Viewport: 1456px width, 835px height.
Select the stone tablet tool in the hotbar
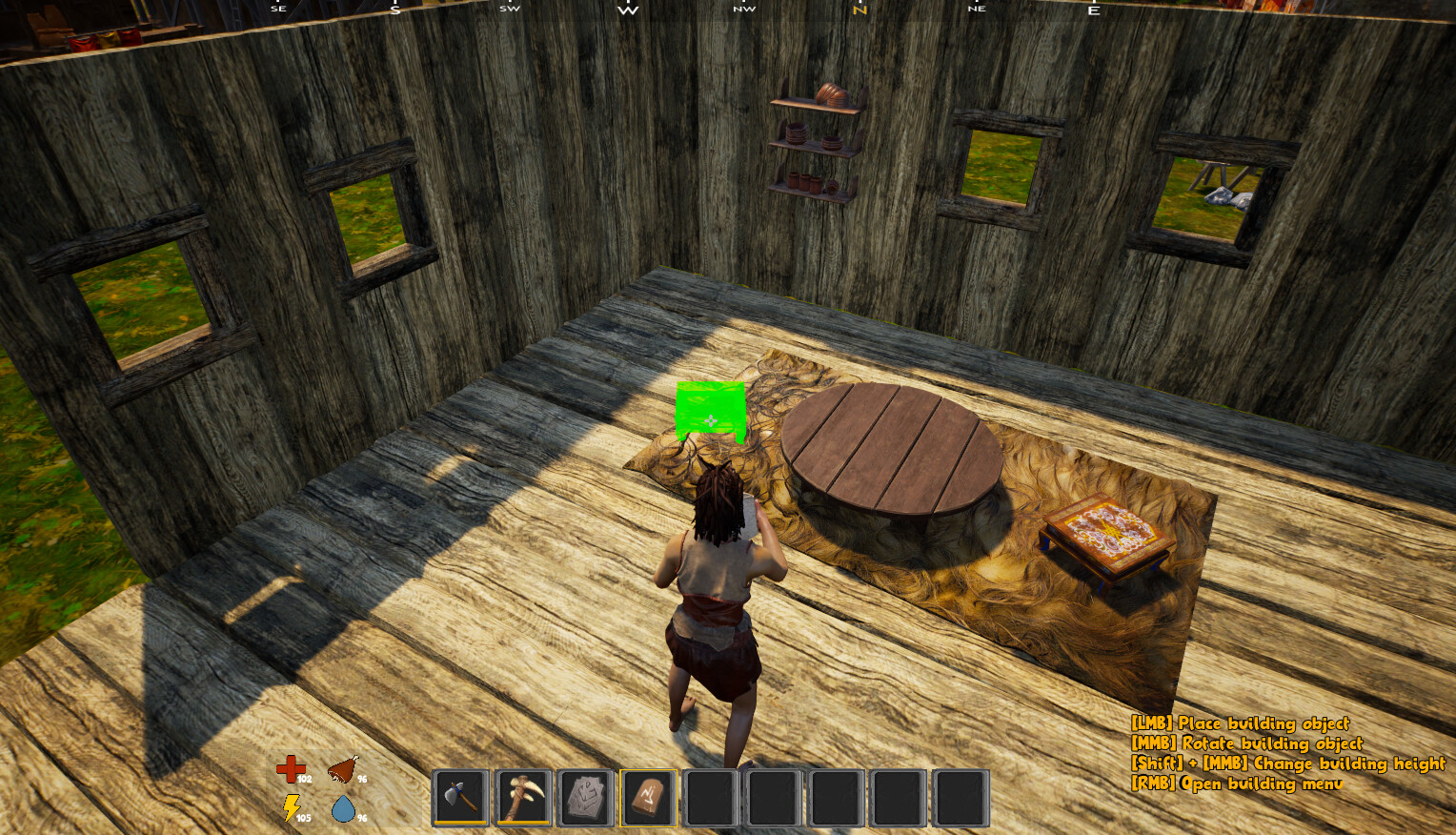point(585,797)
